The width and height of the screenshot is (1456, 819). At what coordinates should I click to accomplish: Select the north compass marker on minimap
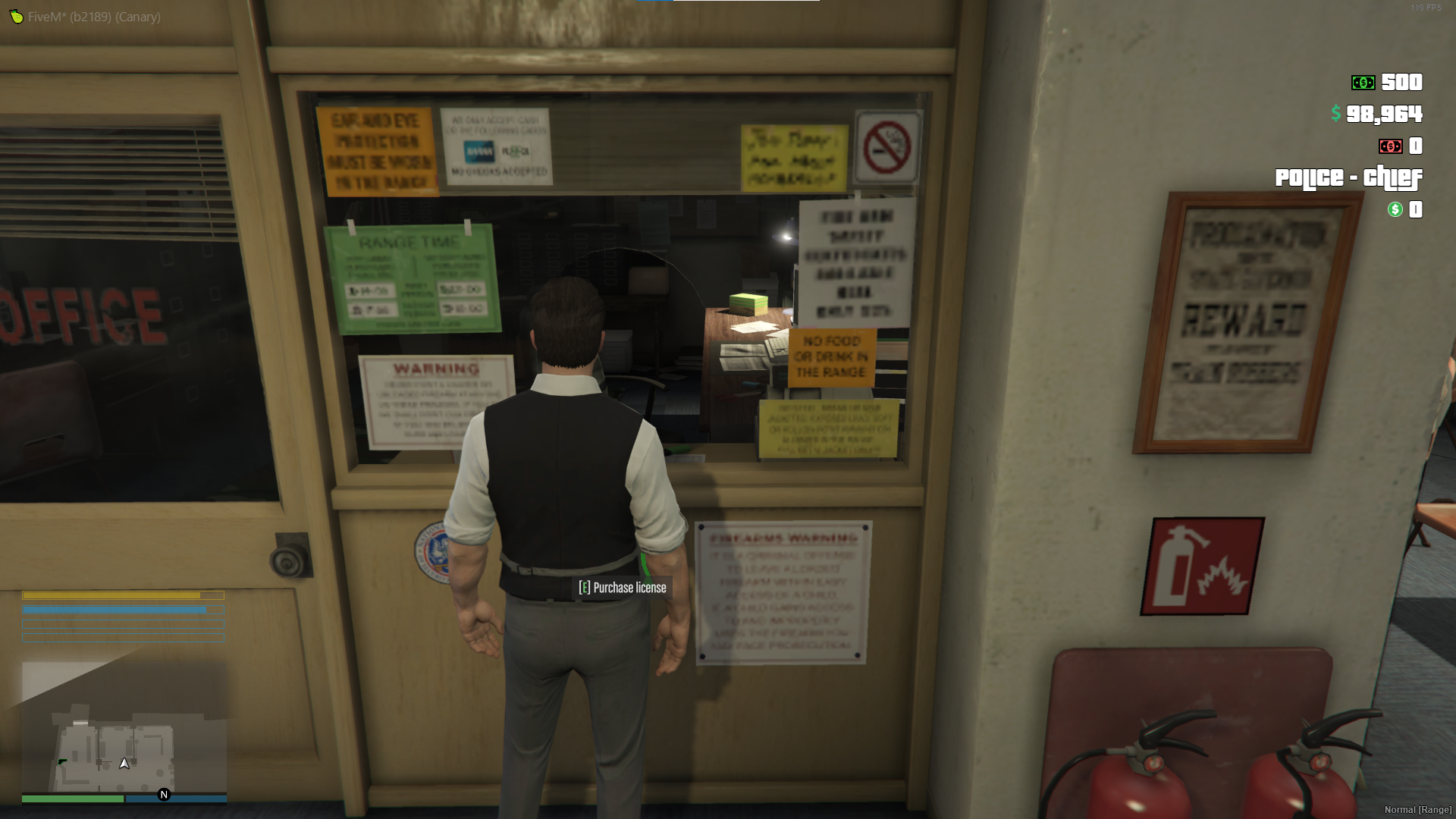(164, 795)
